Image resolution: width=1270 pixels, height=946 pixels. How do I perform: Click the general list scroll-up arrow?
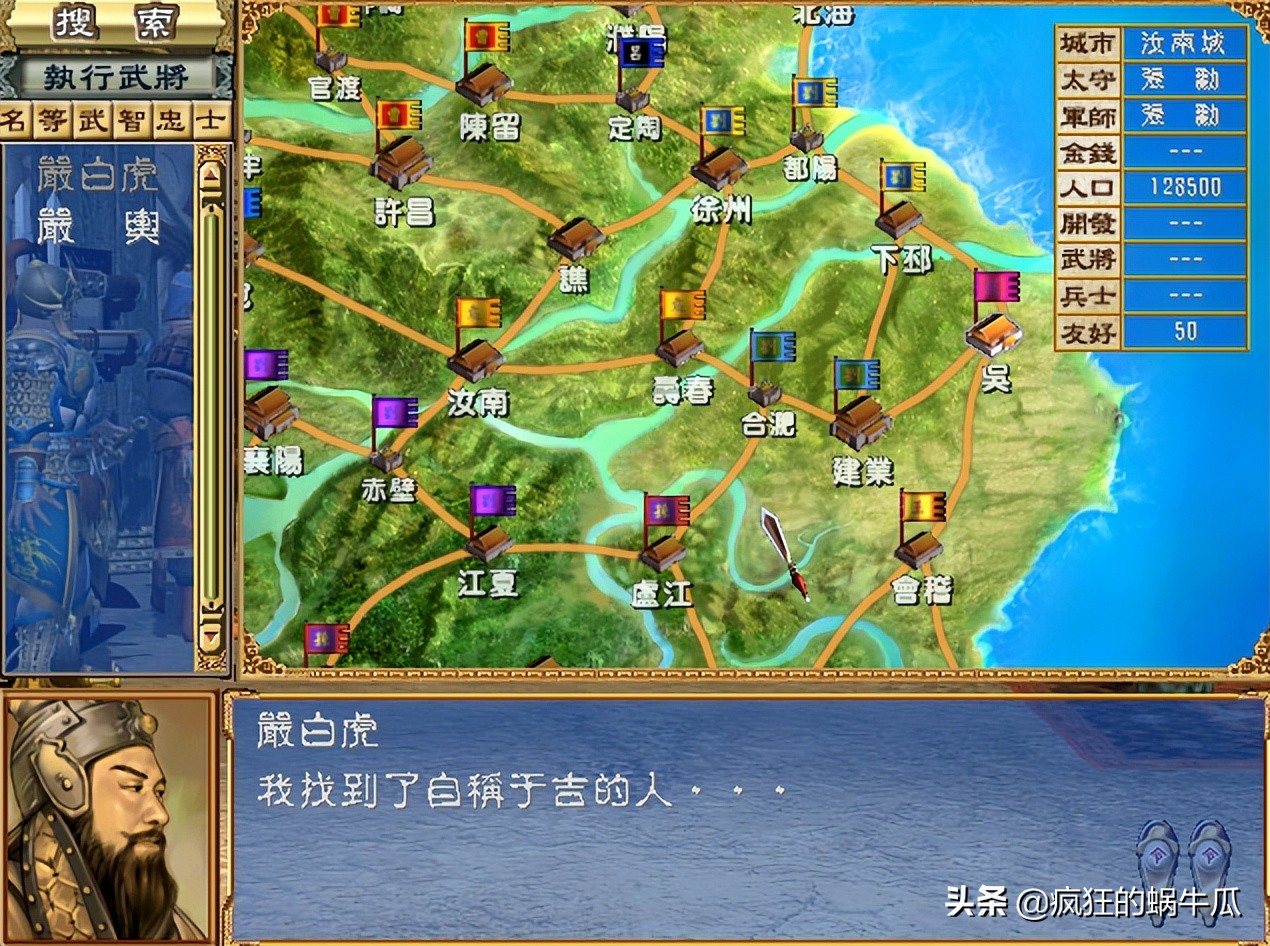tap(210, 174)
